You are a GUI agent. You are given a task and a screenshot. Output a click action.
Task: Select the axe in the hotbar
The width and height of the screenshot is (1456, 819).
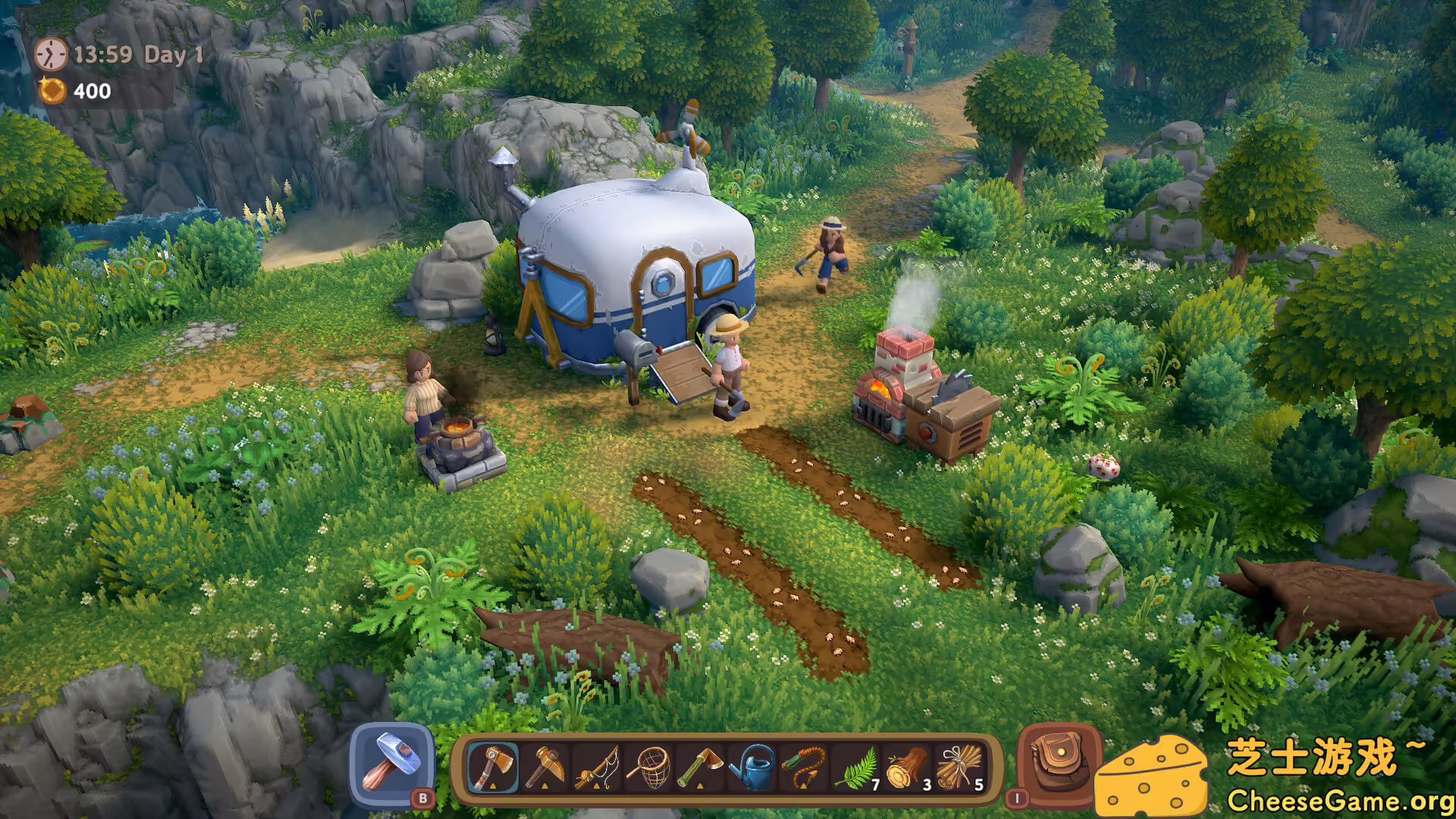pyautogui.click(x=493, y=767)
